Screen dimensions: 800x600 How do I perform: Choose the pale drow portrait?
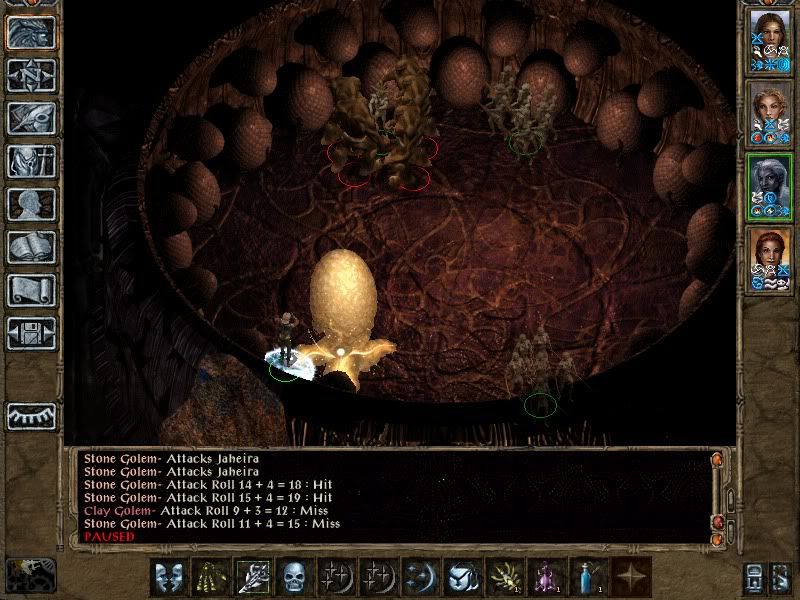pos(768,185)
